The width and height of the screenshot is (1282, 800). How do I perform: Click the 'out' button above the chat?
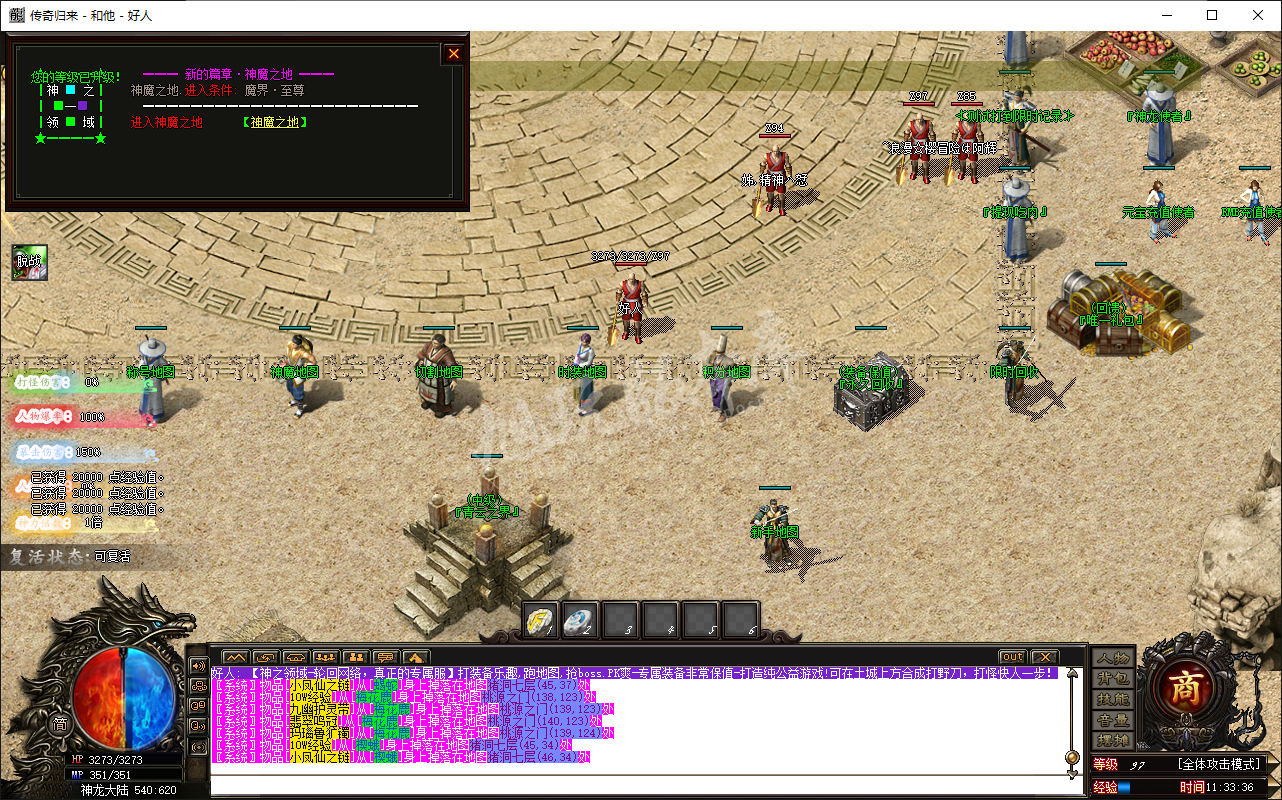click(1013, 657)
